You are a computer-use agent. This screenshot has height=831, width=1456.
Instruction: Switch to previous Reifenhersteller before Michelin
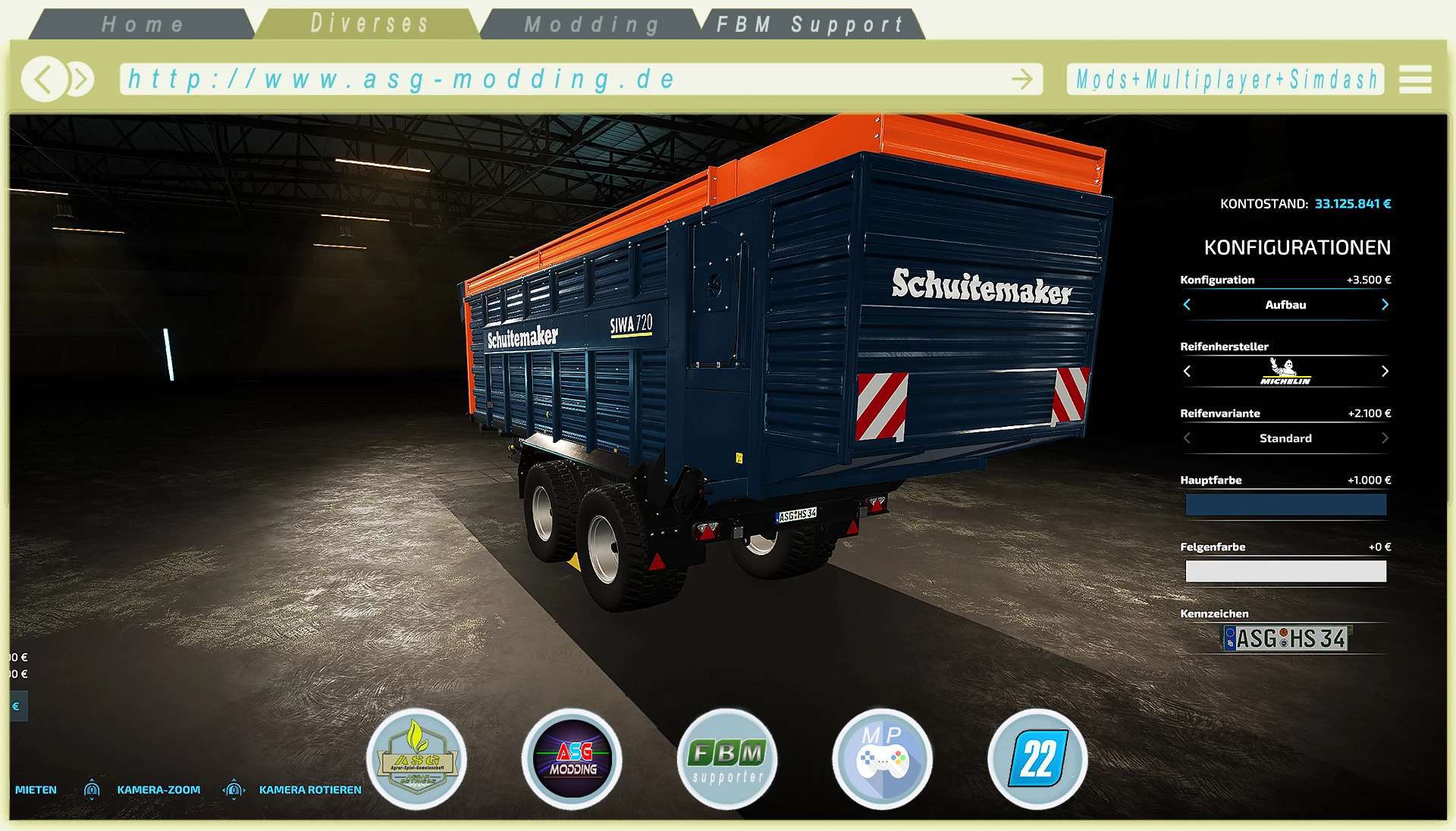point(1187,372)
